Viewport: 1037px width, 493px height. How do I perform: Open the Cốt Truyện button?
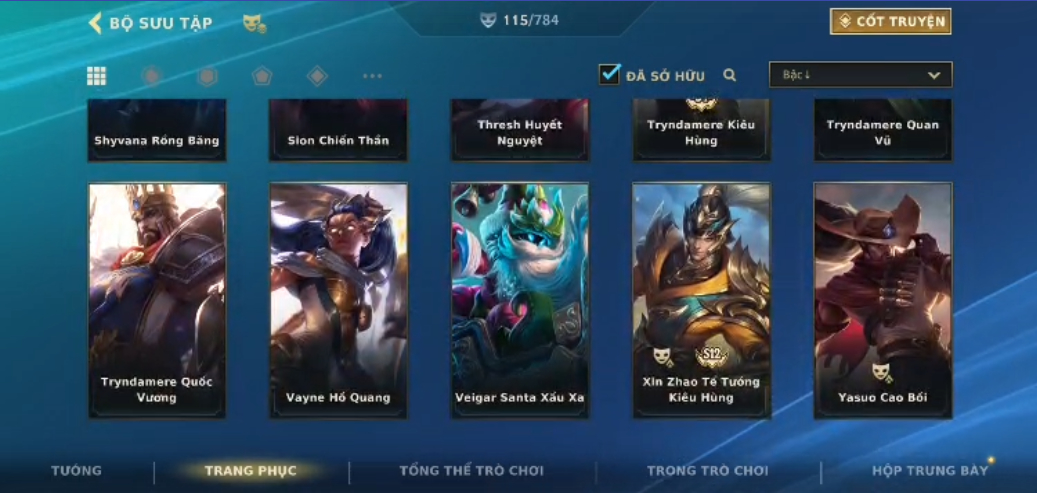[890, 21]
